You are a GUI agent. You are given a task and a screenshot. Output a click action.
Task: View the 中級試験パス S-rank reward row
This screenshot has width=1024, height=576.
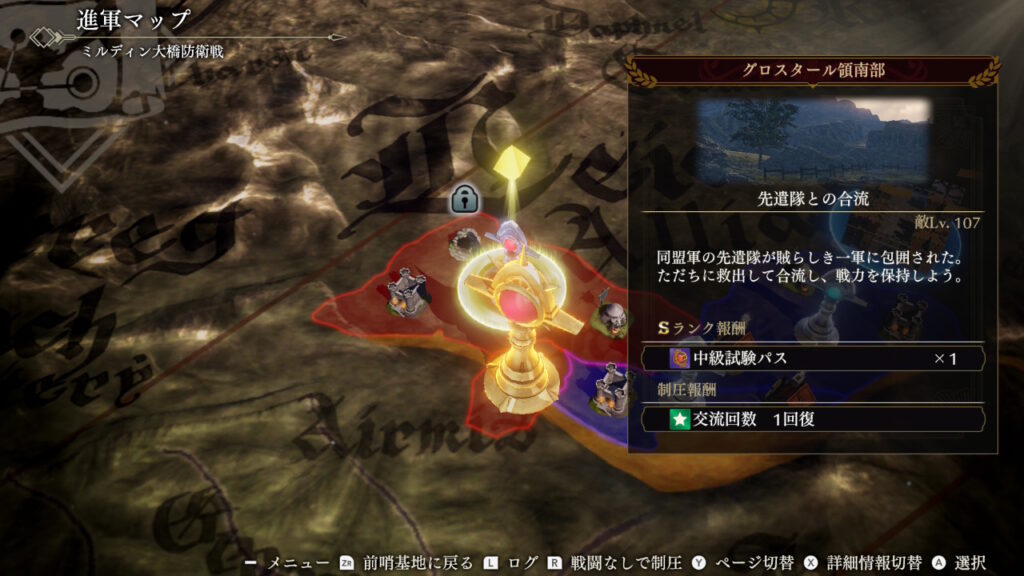pos(813,358)
